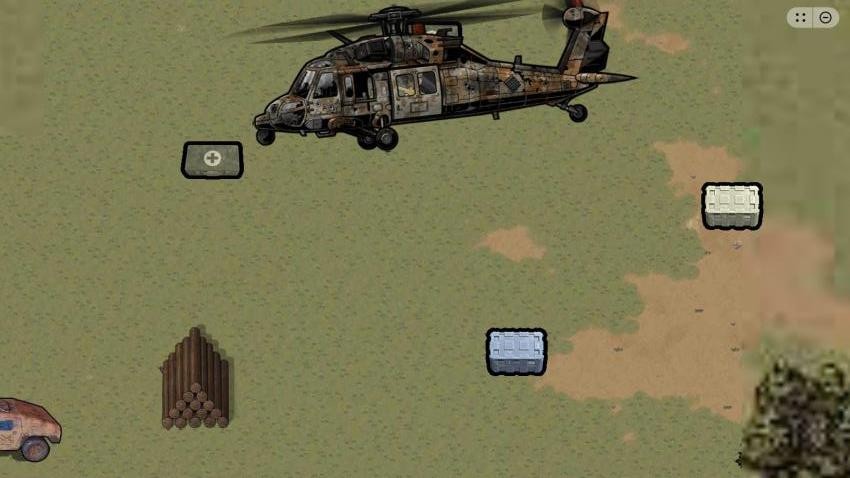Viewport: 850px width, 478px height.
Task: Pick up the outlined white supply crate
Action: (x=732, y=206)
